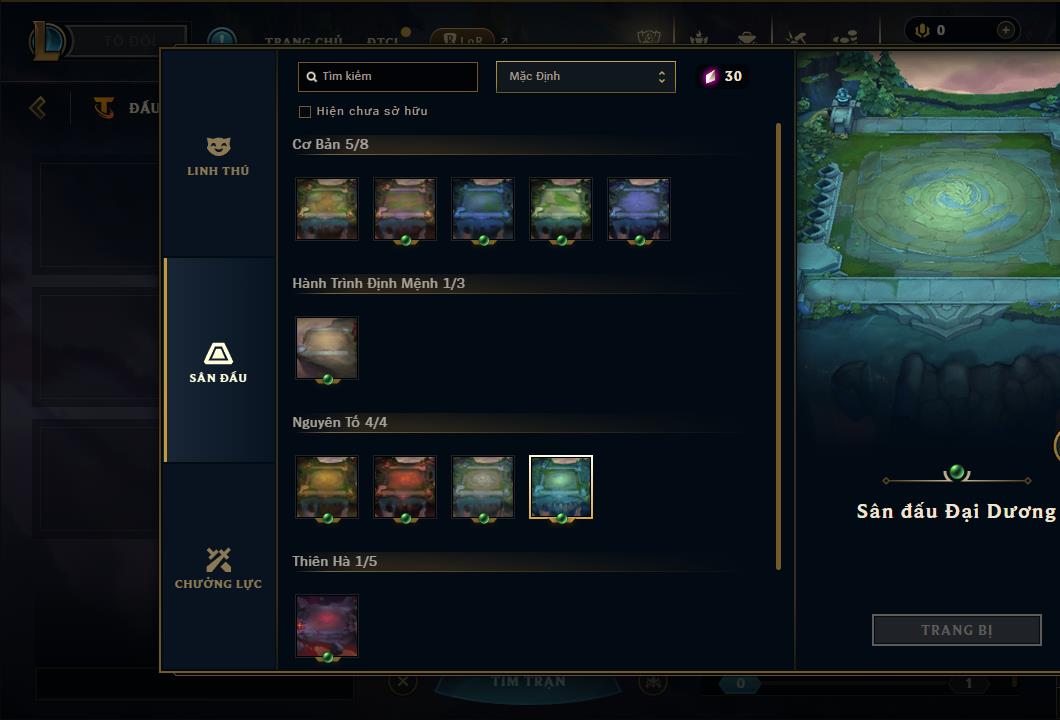The height and width of the screenshot is (720, 1060).
Task: Add currency with the plus button
Action: [1005, 30]
